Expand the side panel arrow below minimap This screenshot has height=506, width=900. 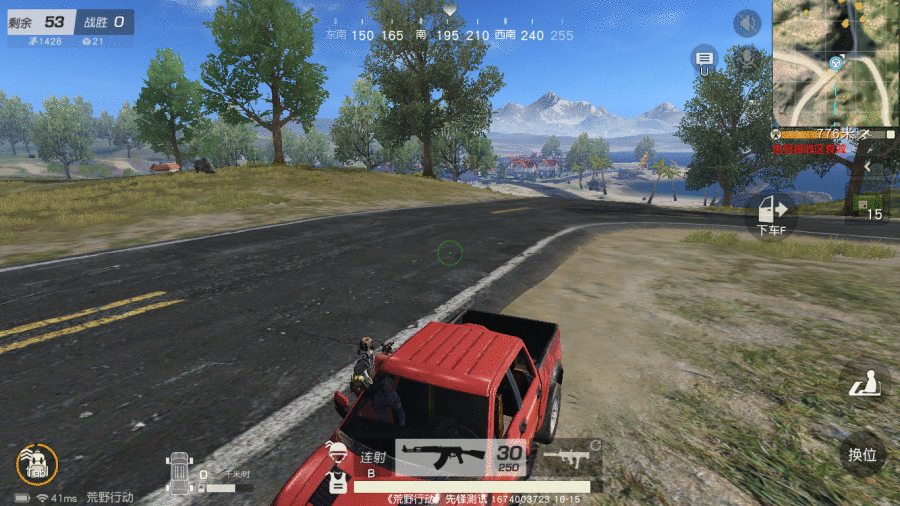point(868,165)
